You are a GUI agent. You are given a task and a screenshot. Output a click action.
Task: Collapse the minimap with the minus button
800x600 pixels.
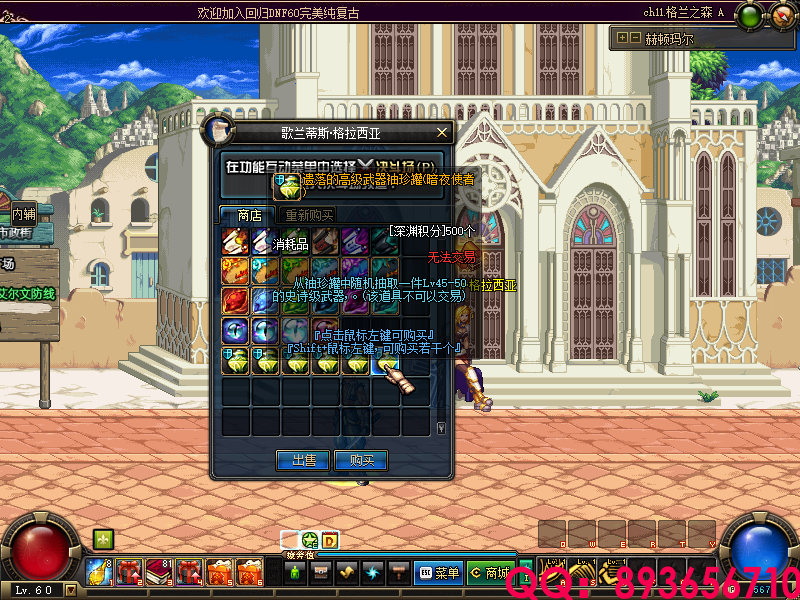[635, 38]
